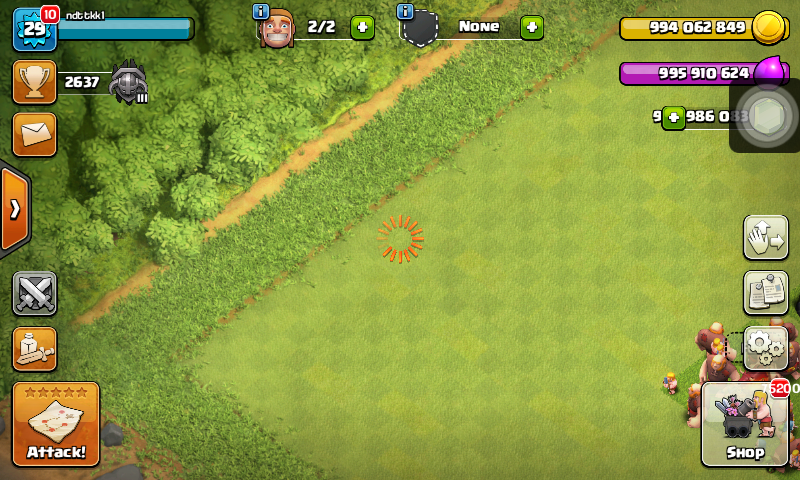Image resolution: width=800 pixels, height=480 pixels.
Task: Open the stamp and seal button
Action: point(34,348)
